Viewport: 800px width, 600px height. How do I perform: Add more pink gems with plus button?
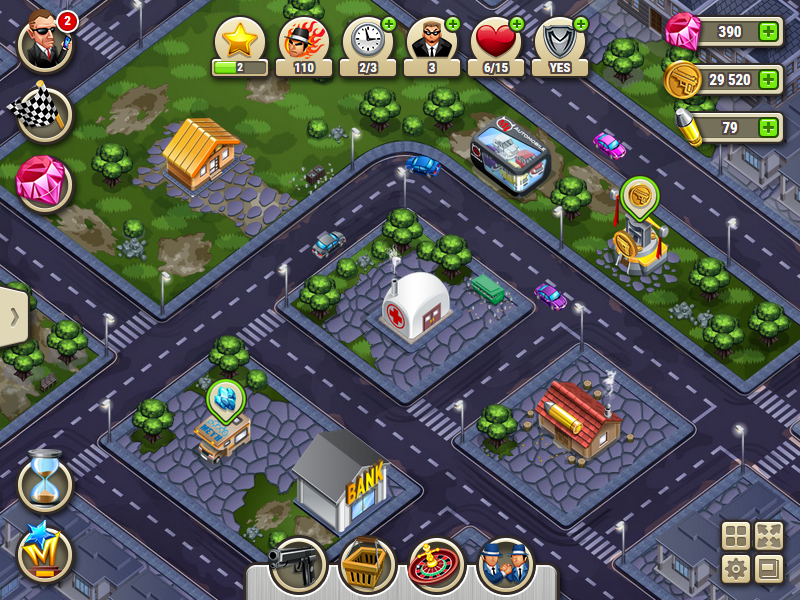click(768, 32)
